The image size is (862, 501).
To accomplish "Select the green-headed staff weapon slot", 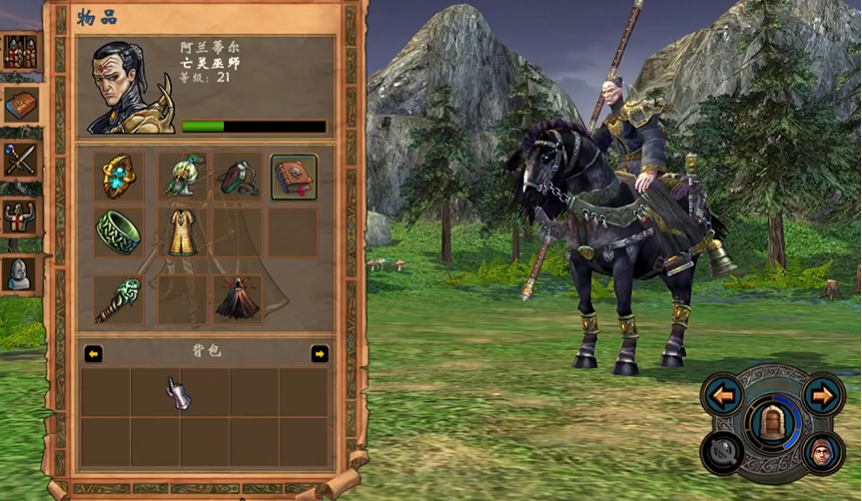I will tap(119, 300).
